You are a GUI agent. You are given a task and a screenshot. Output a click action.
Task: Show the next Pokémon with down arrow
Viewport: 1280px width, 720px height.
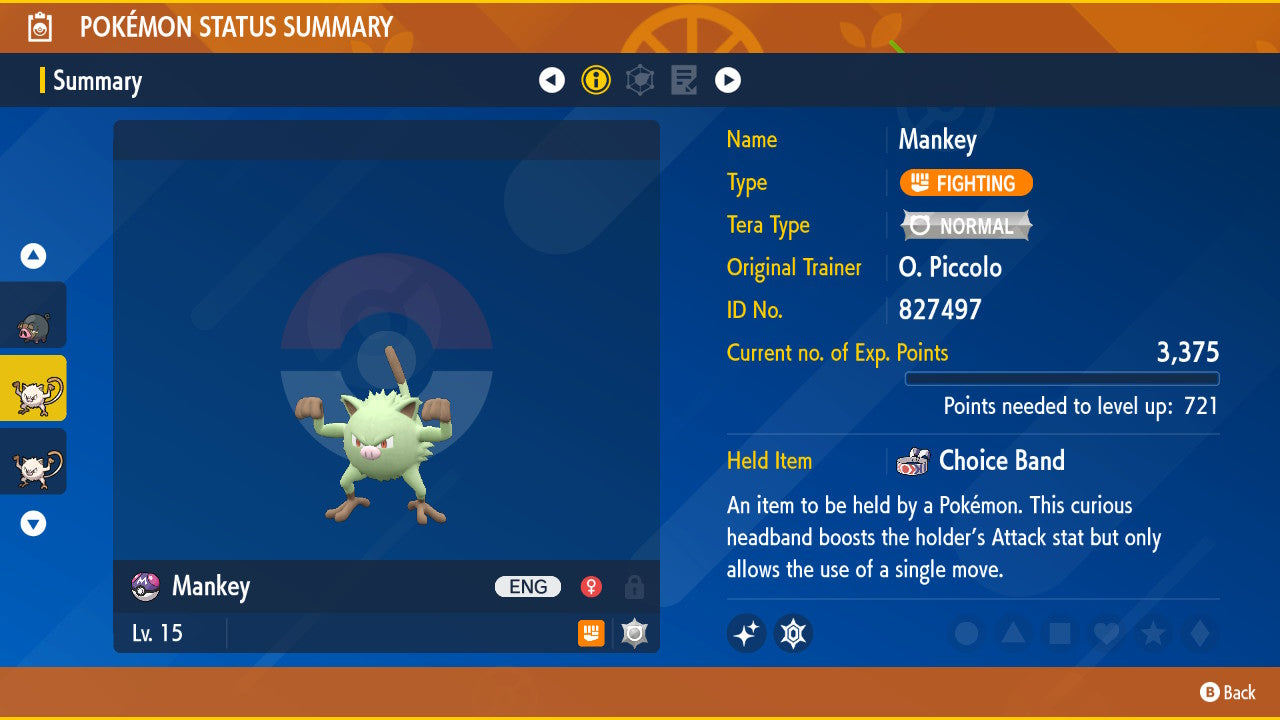34,523
